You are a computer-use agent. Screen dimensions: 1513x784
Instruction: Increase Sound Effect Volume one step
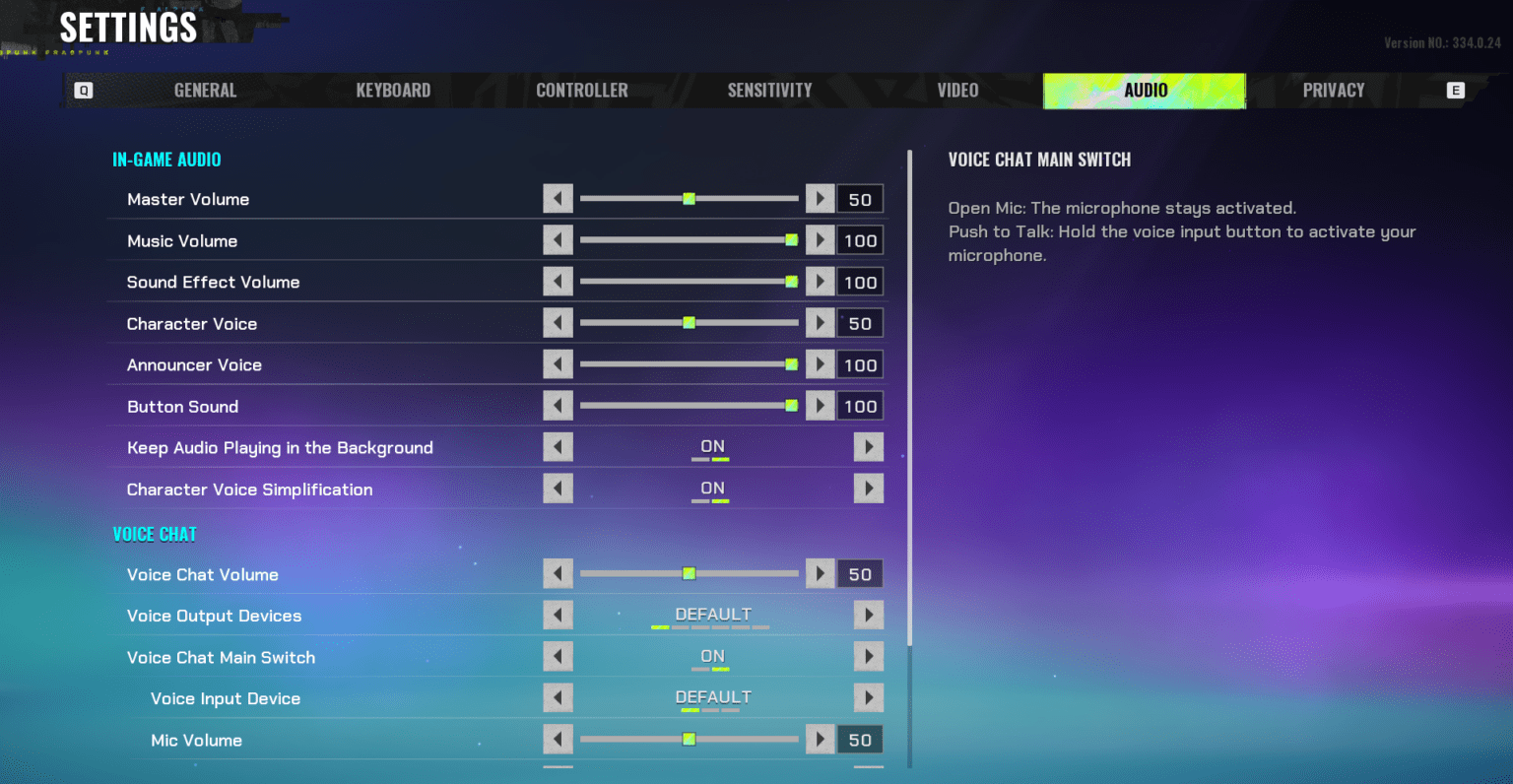click(820, 281)
